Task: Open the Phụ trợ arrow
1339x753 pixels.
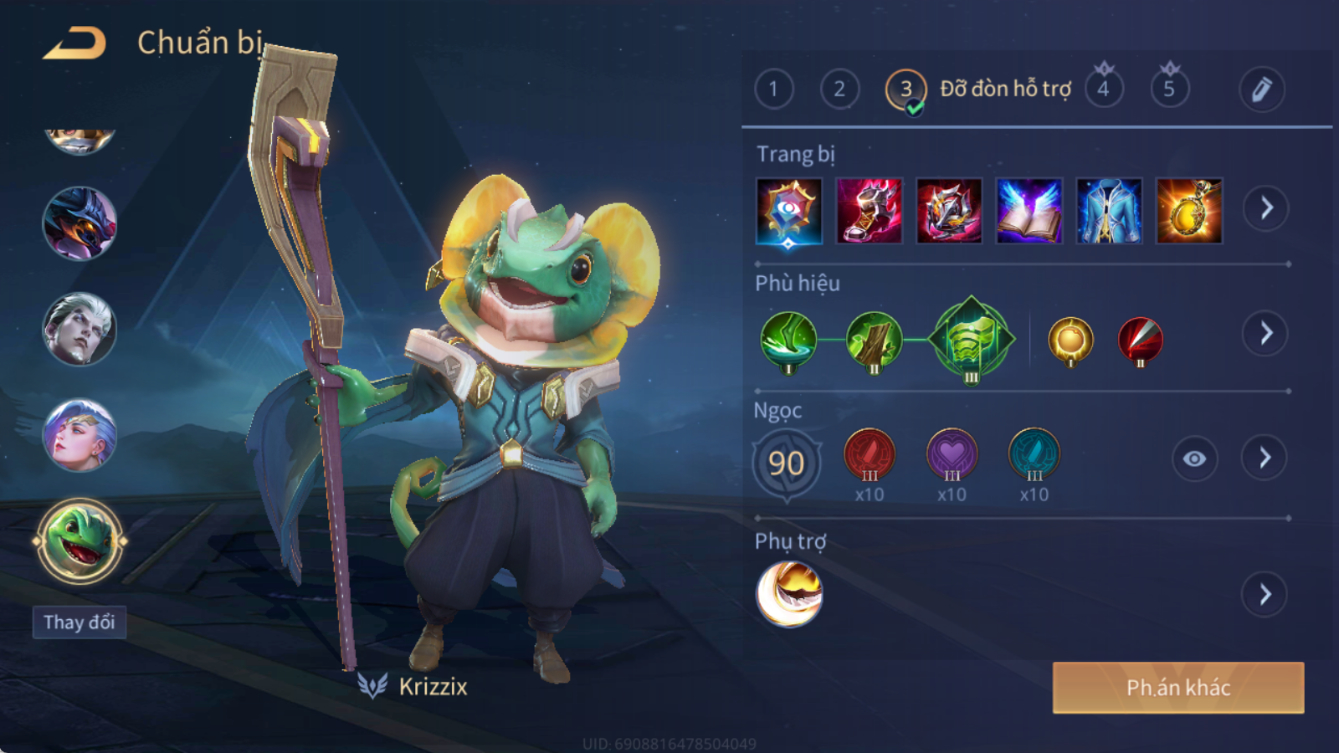Action: point(1265,595)
